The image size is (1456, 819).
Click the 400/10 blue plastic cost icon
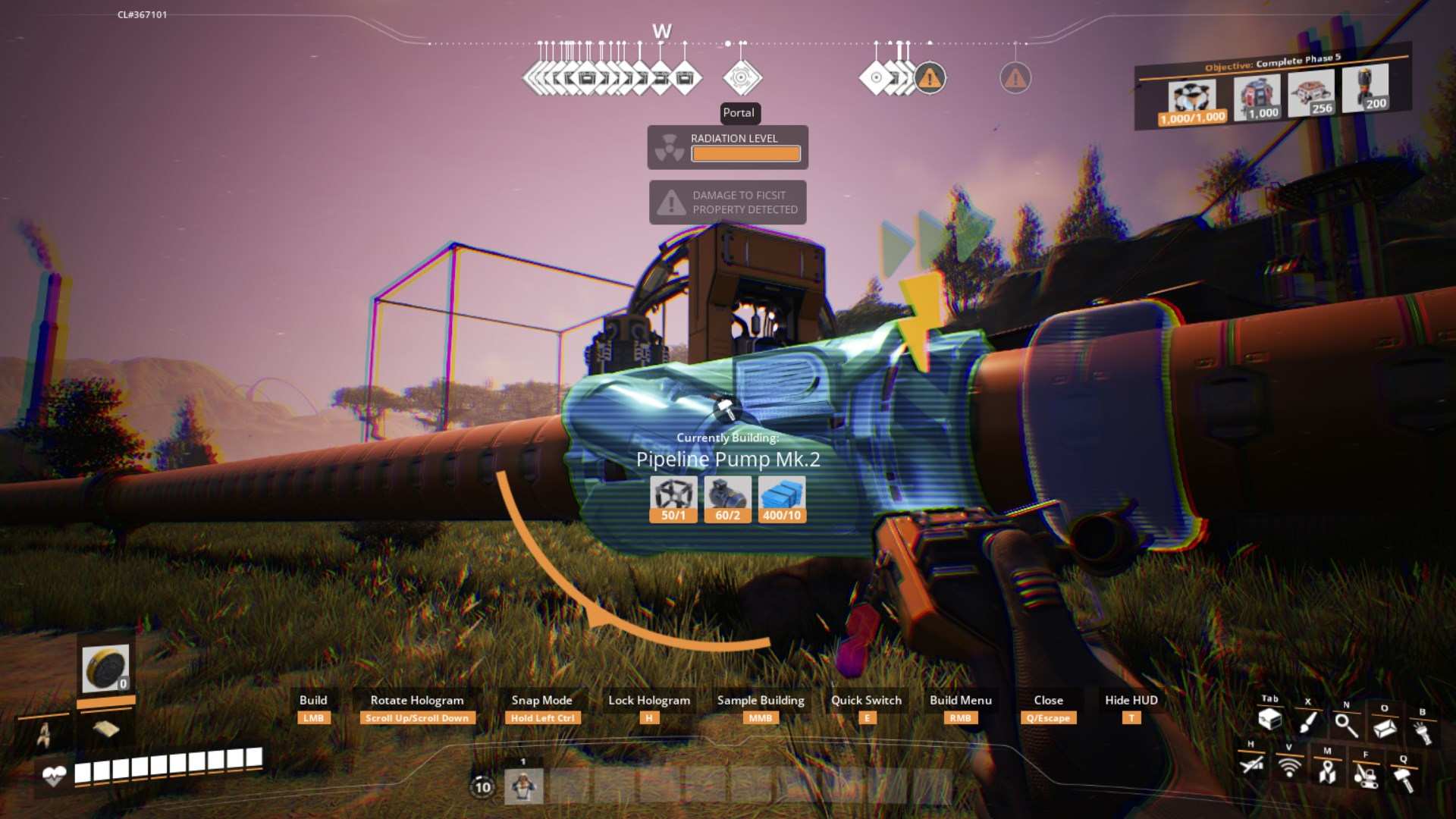click(x=781, y=499)
